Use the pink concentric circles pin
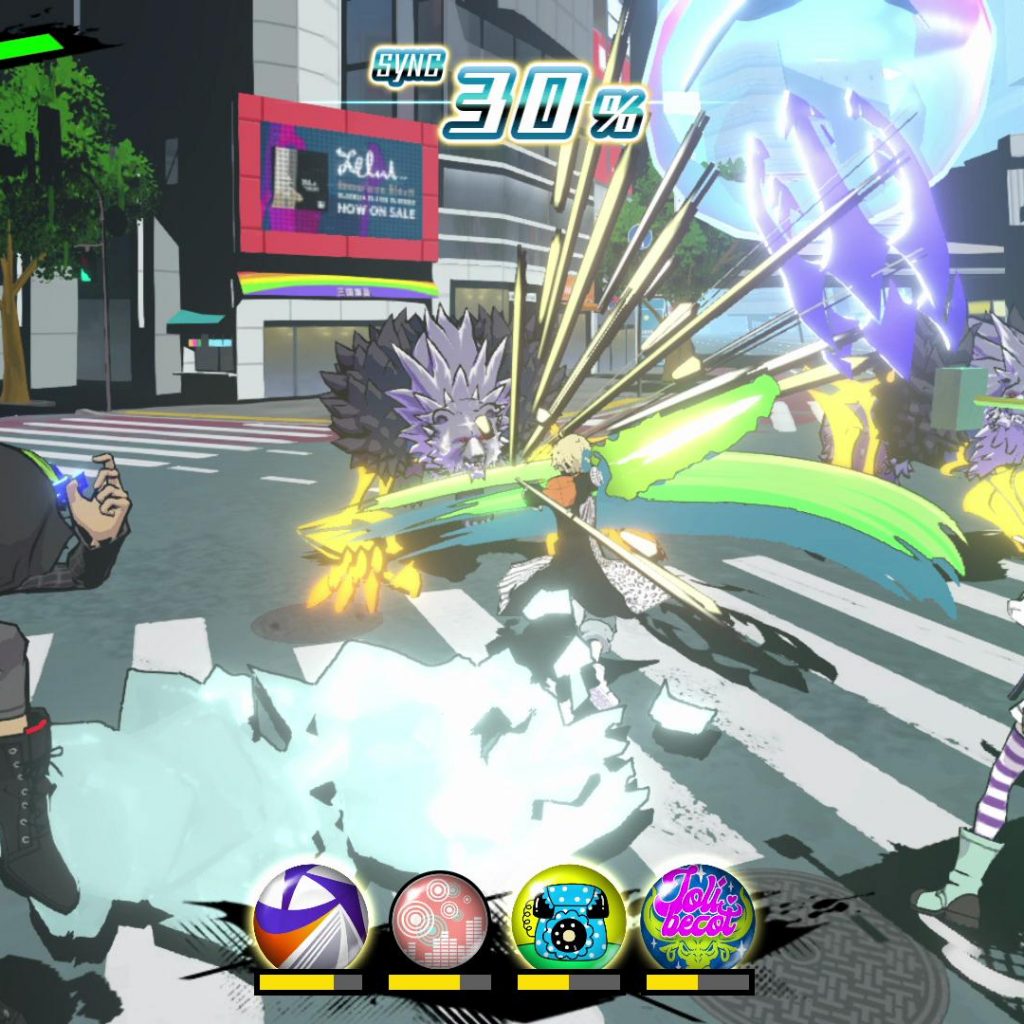This screenshot has width=1024, height=1024. (439, 918)
